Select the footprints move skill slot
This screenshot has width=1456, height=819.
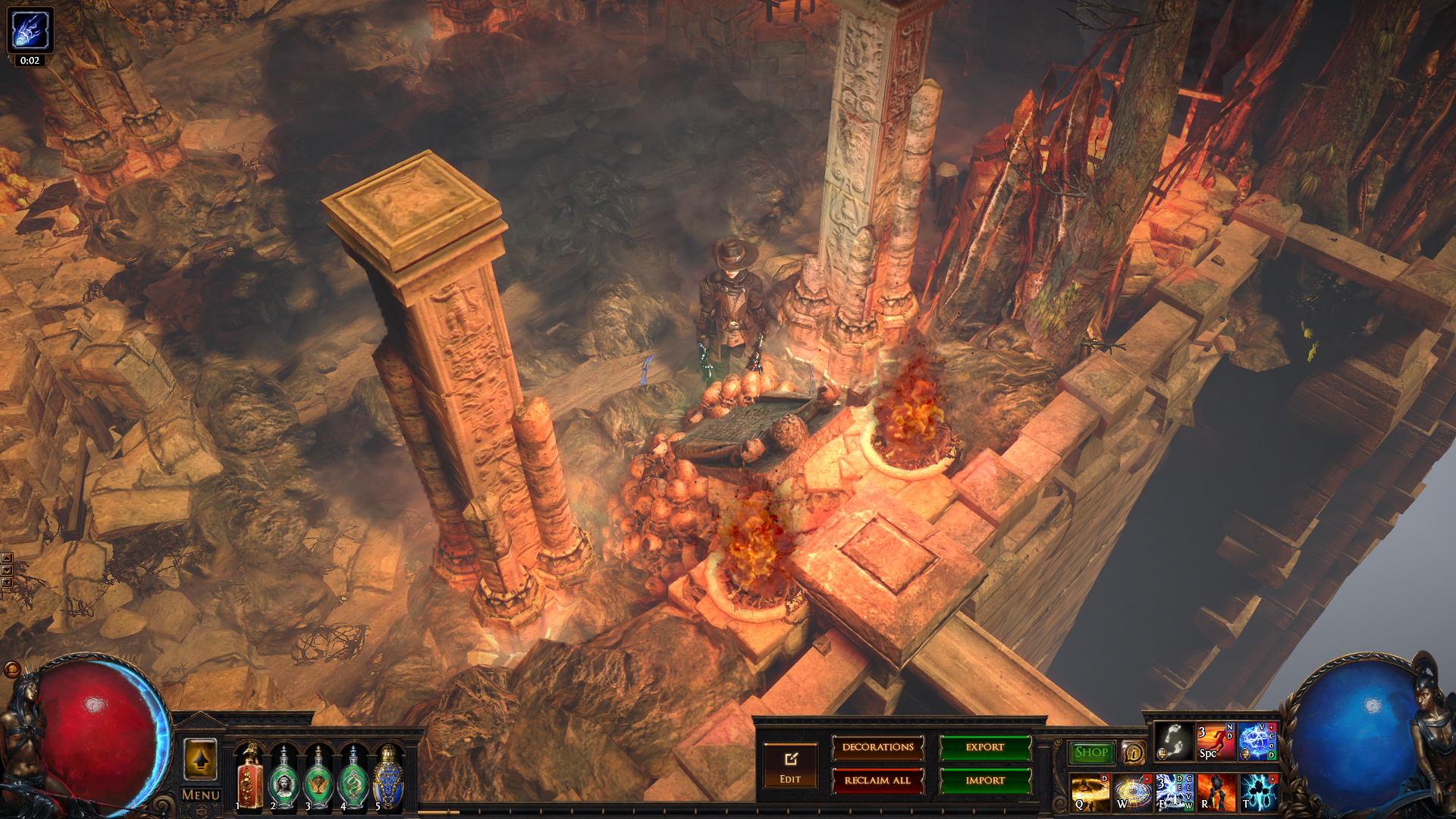1173,741
